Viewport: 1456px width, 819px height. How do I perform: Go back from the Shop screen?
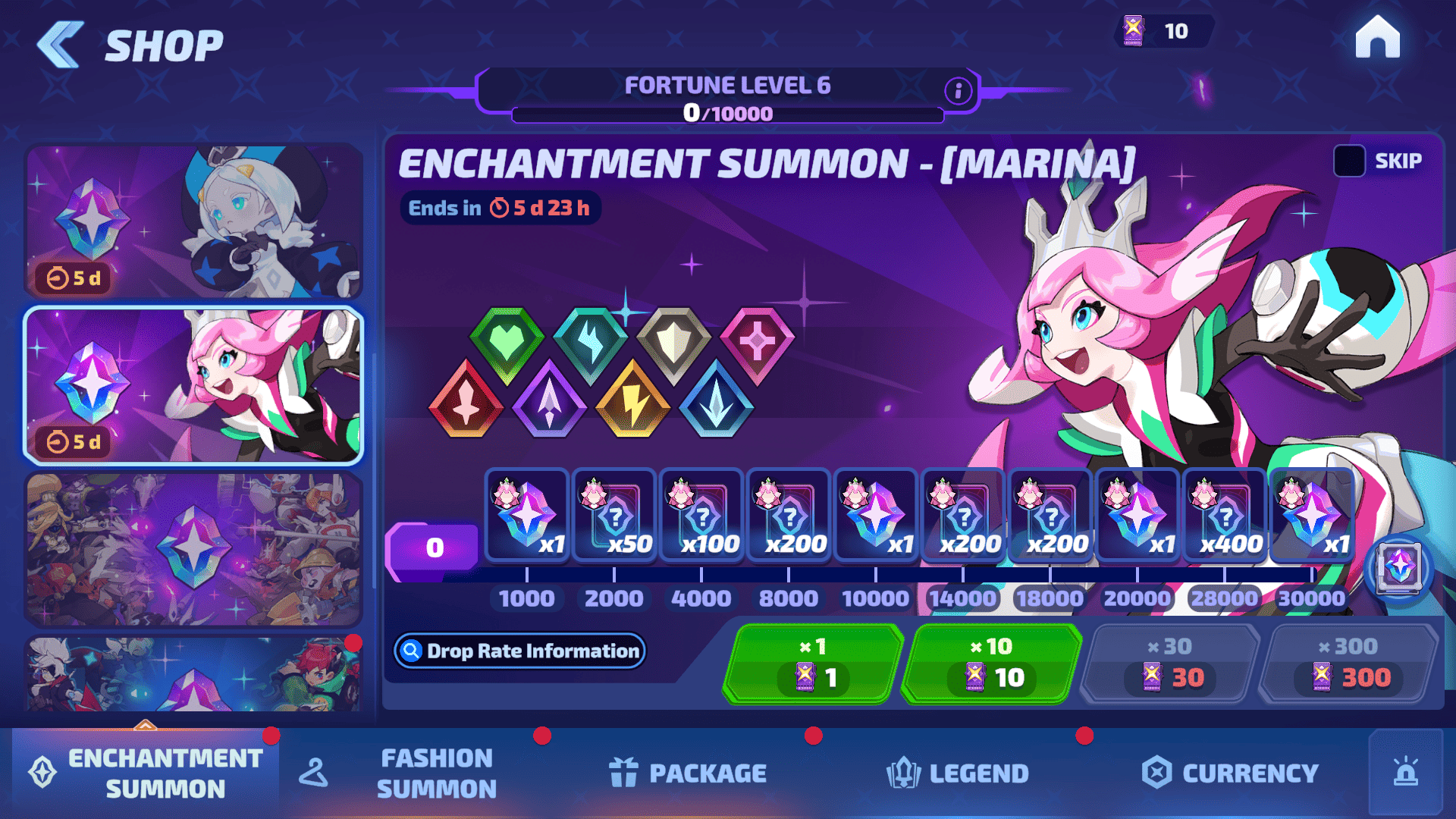pyautogui.click(x=61, y=45)
